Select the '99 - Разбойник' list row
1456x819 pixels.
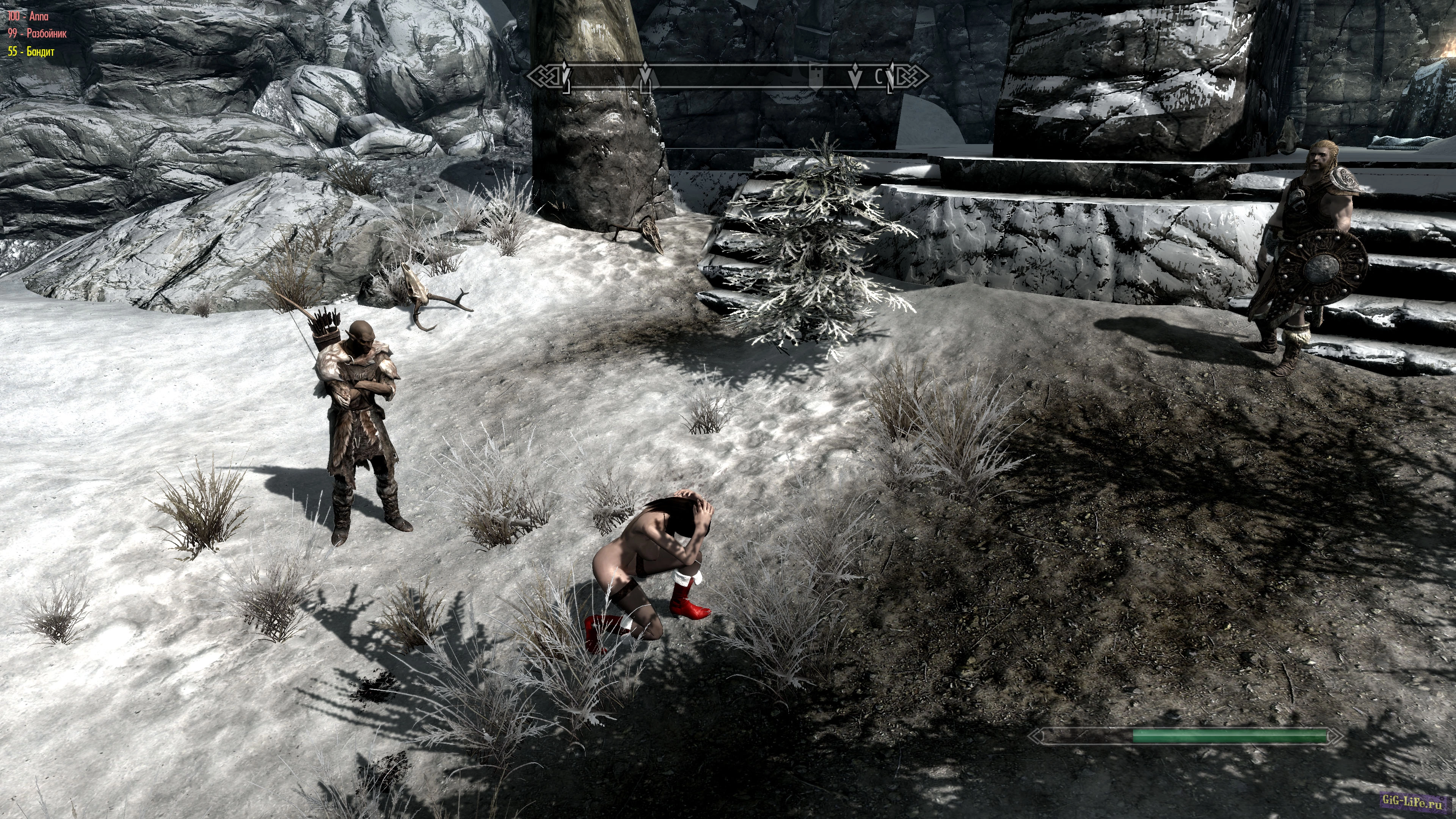coord(37,33)
